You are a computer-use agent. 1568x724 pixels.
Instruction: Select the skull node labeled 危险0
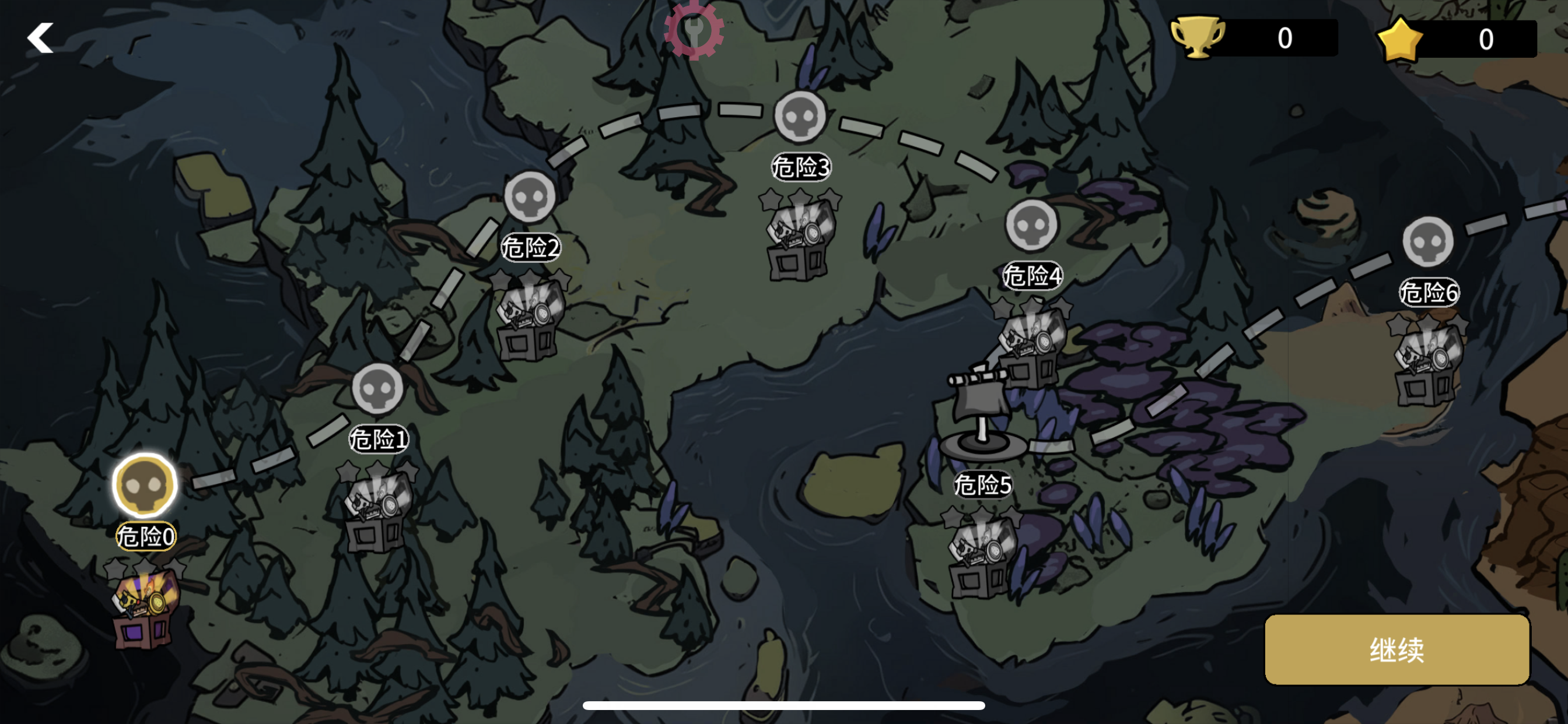pyautogui.click(x=144, y=486)
